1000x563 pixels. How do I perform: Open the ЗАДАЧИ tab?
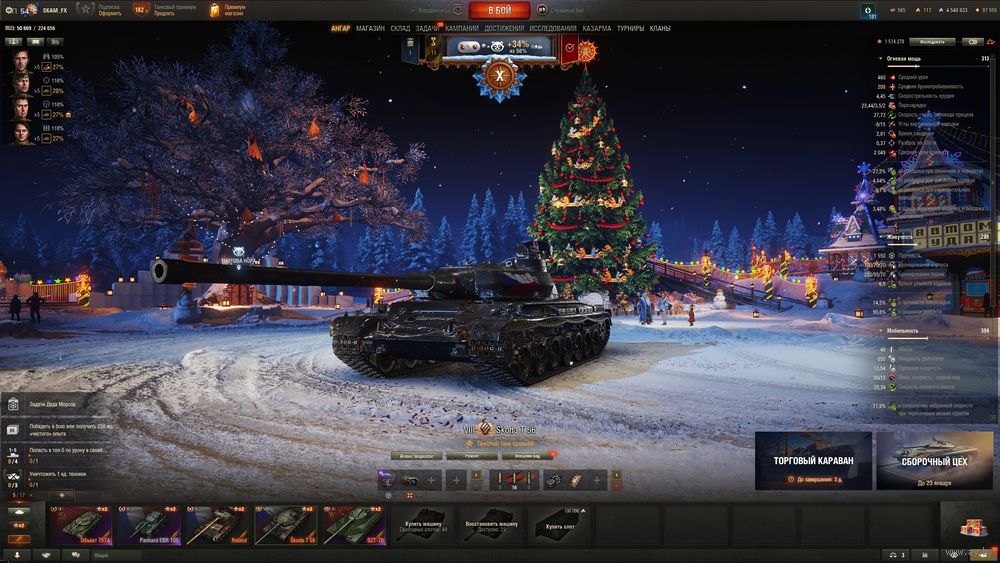pos(426,28)
